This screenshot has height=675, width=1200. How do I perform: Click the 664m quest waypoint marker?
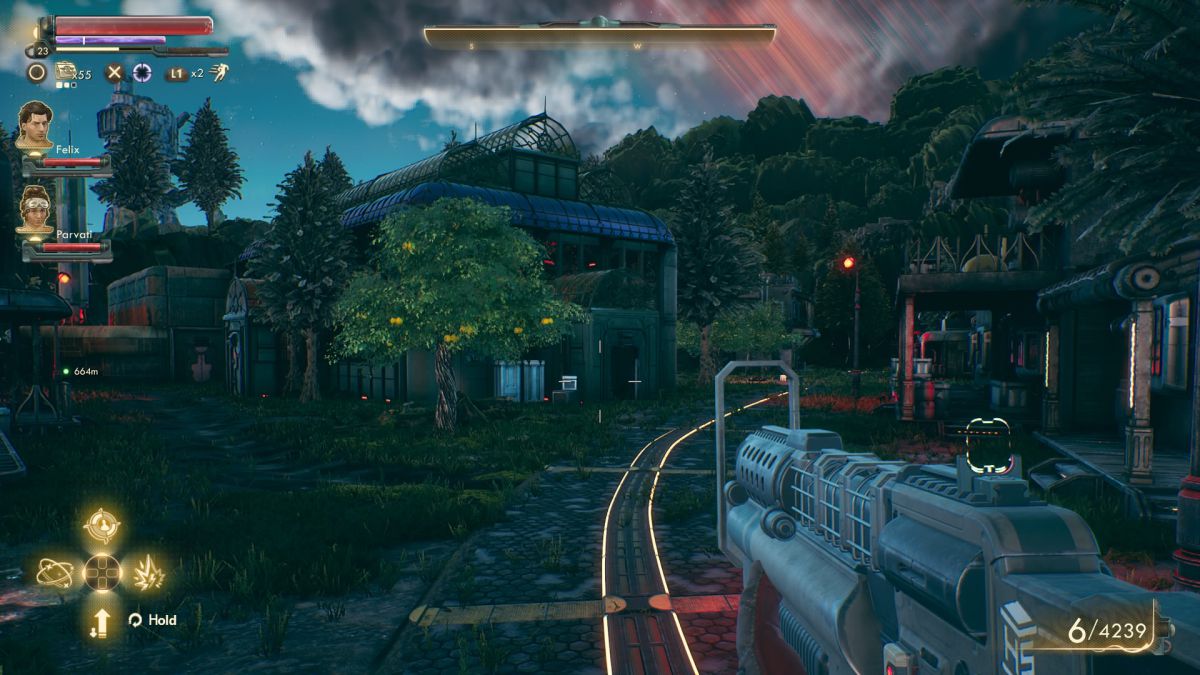(66, 372)
